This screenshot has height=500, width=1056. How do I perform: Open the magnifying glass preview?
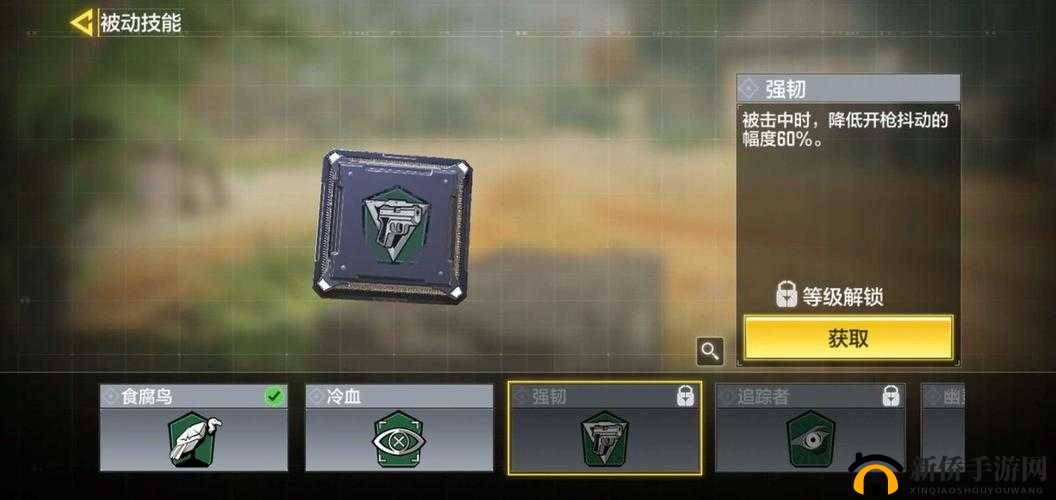pos(710,351)
